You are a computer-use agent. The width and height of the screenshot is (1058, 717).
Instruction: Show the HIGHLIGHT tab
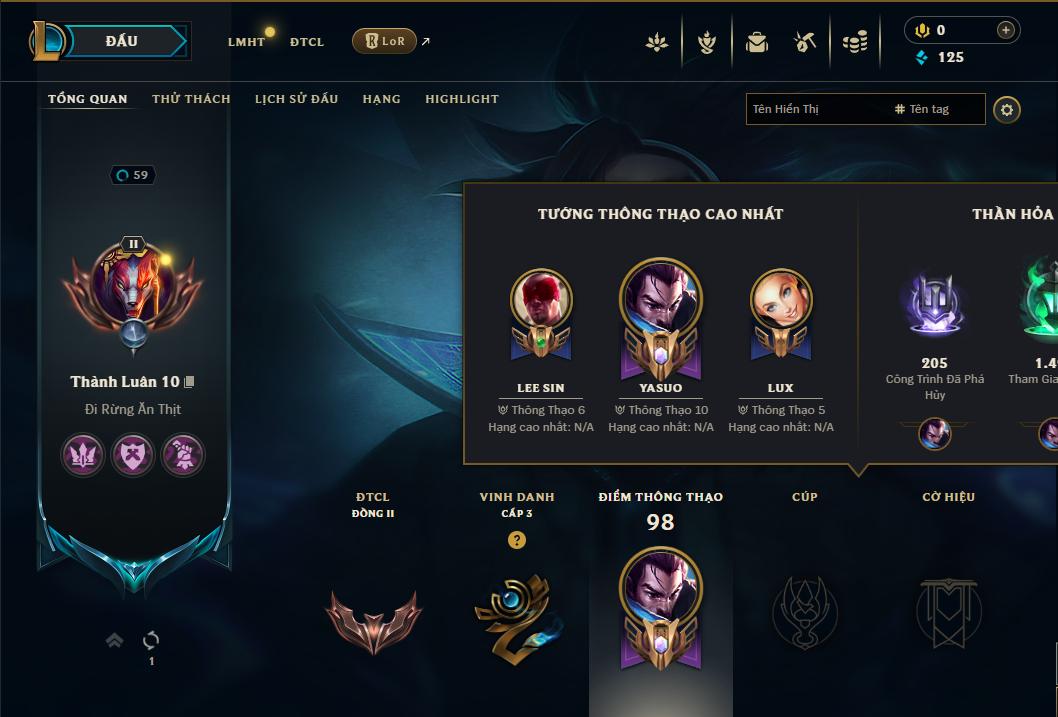click(x=461, y=99)
